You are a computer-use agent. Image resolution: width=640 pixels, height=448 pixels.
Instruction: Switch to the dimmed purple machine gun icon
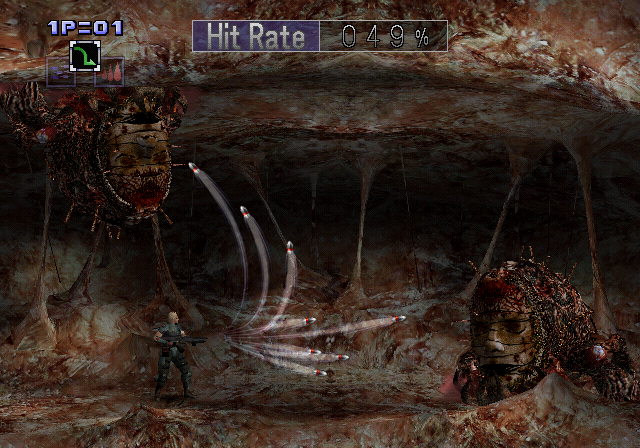tap(60, 72)
